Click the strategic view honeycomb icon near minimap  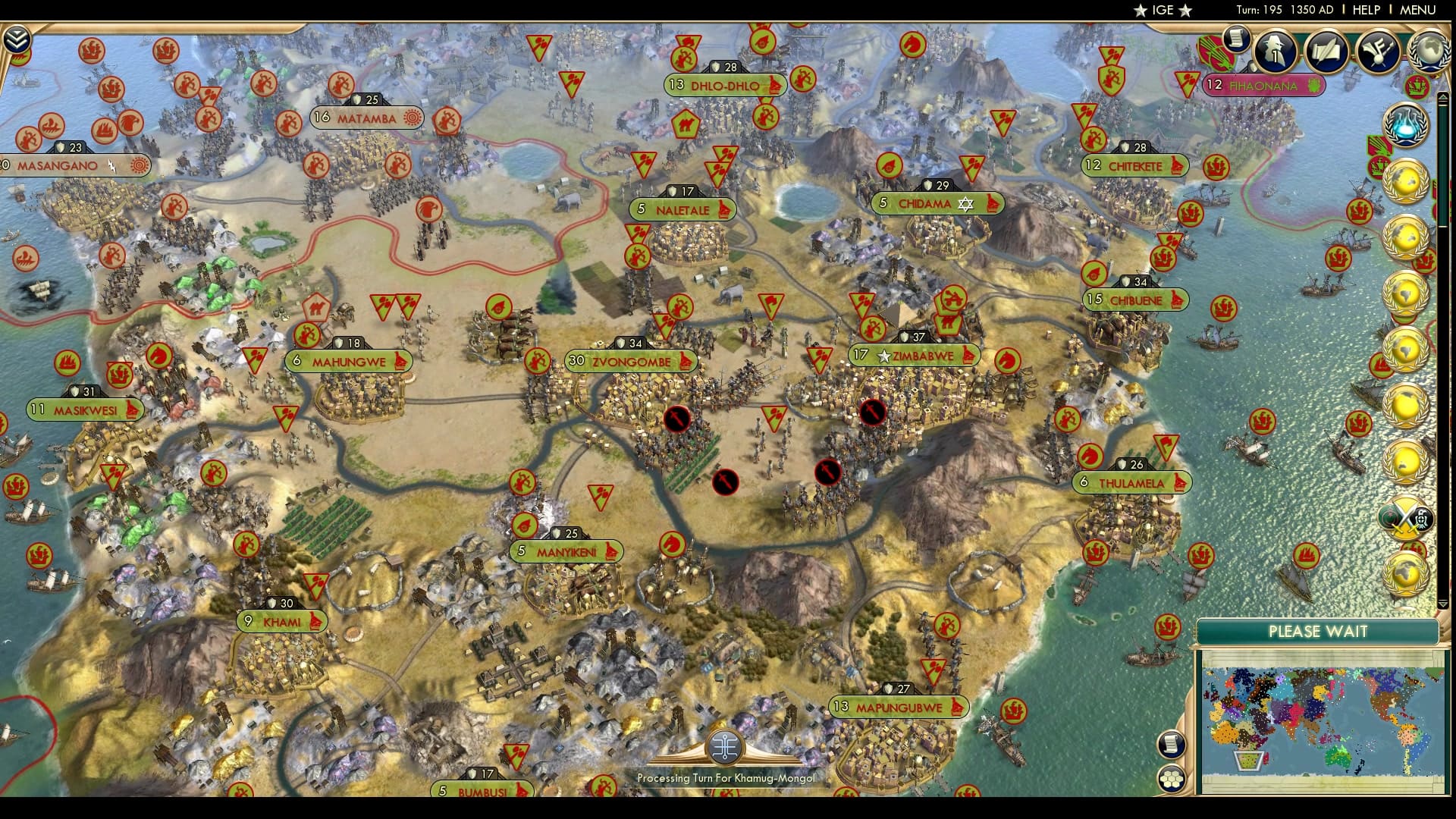pos(1172,776)
